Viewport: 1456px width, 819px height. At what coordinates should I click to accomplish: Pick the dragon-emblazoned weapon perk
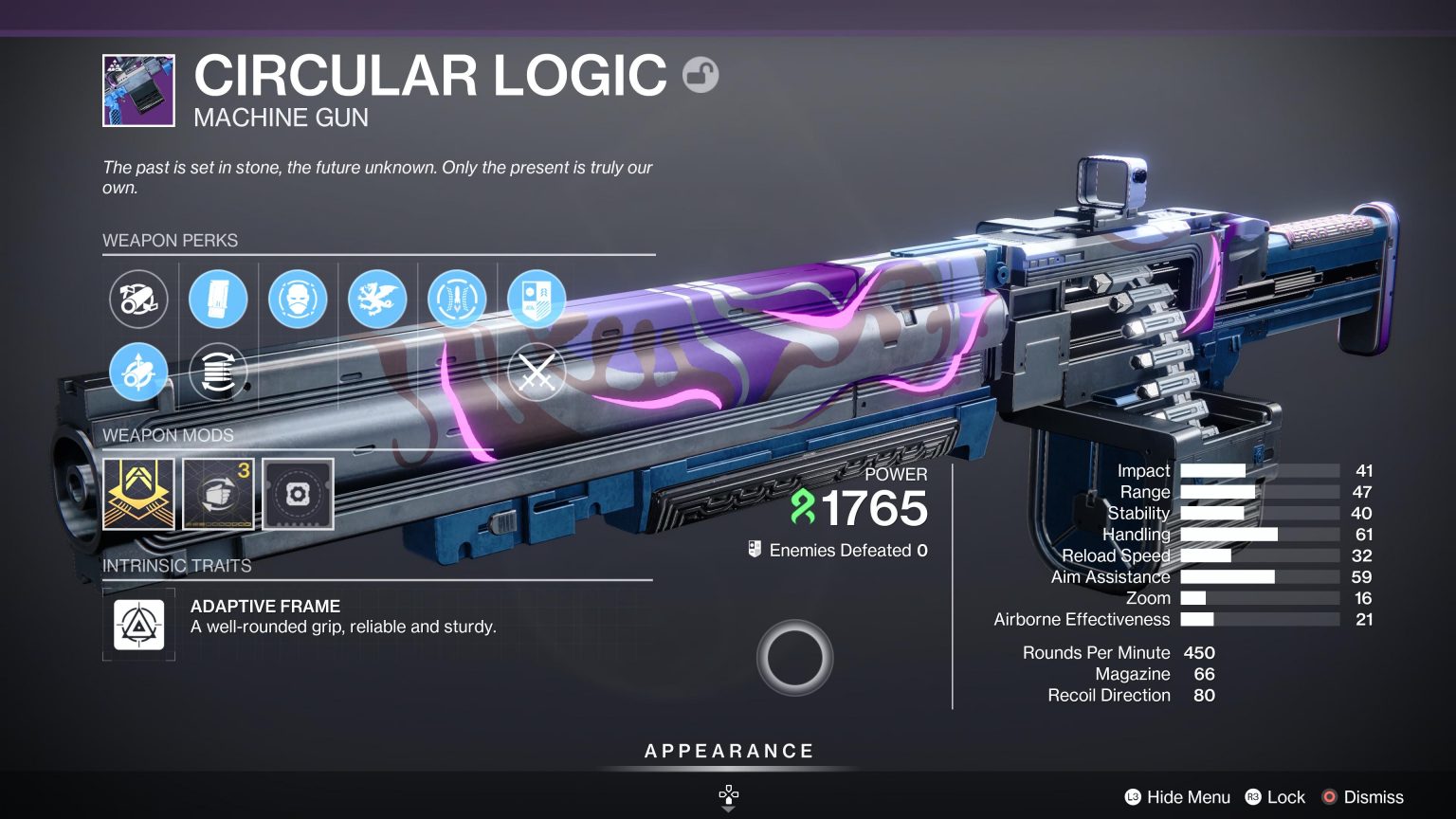point(377,299)
